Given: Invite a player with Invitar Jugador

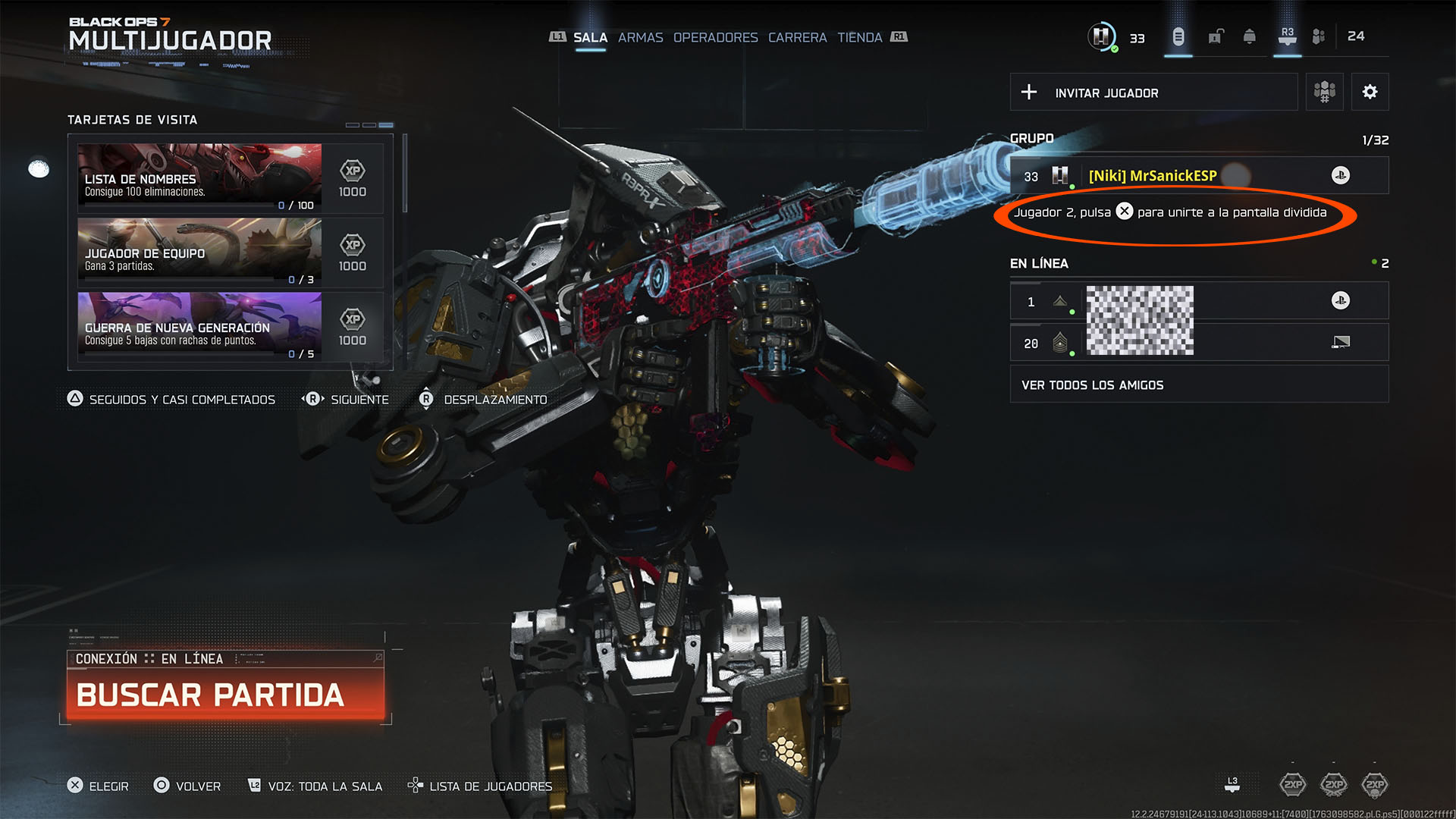Looking at the screenshot, I should click(x=1153, y=93).
